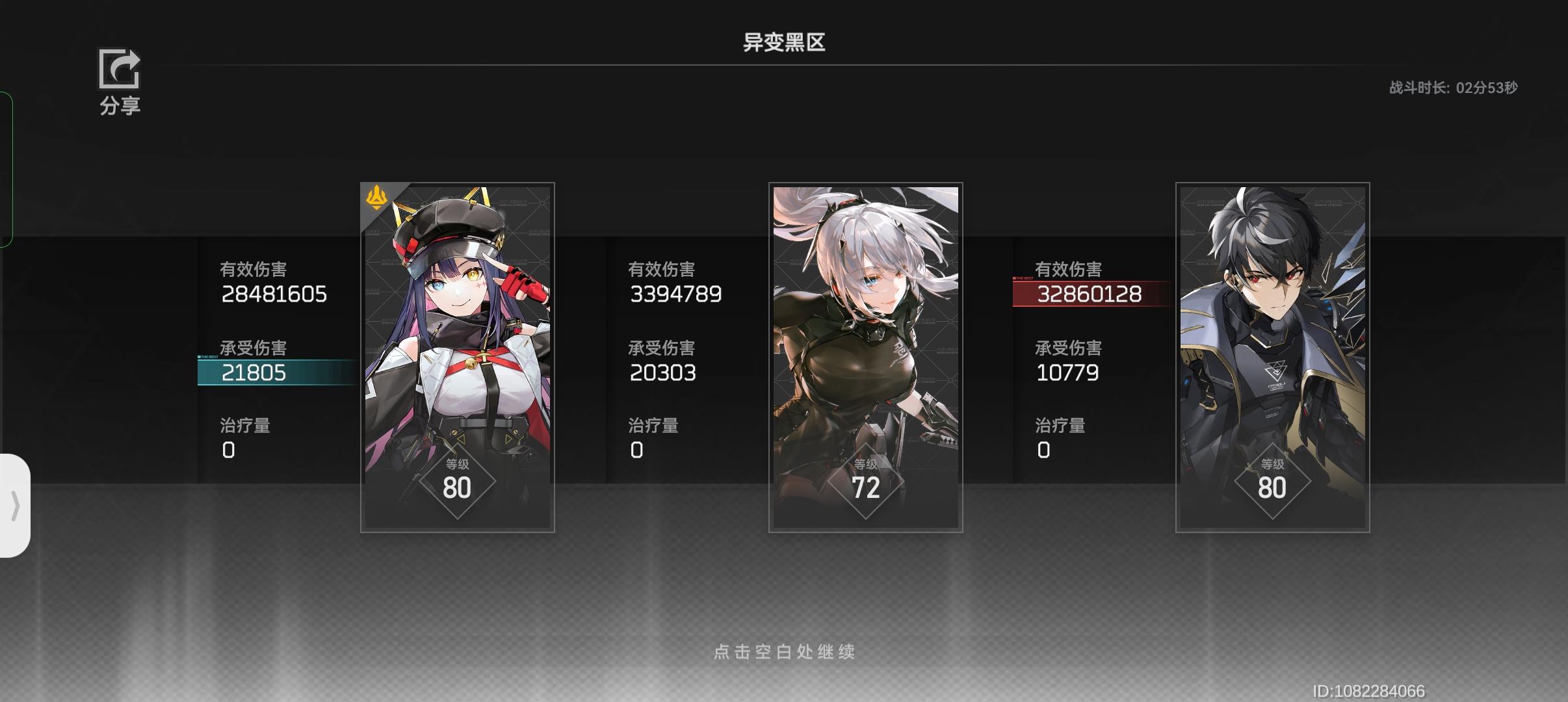Click the red 有效伤害 bar showing 32860128
The width and height of the screenshot is (1568, 702).
click(1089, 294)
